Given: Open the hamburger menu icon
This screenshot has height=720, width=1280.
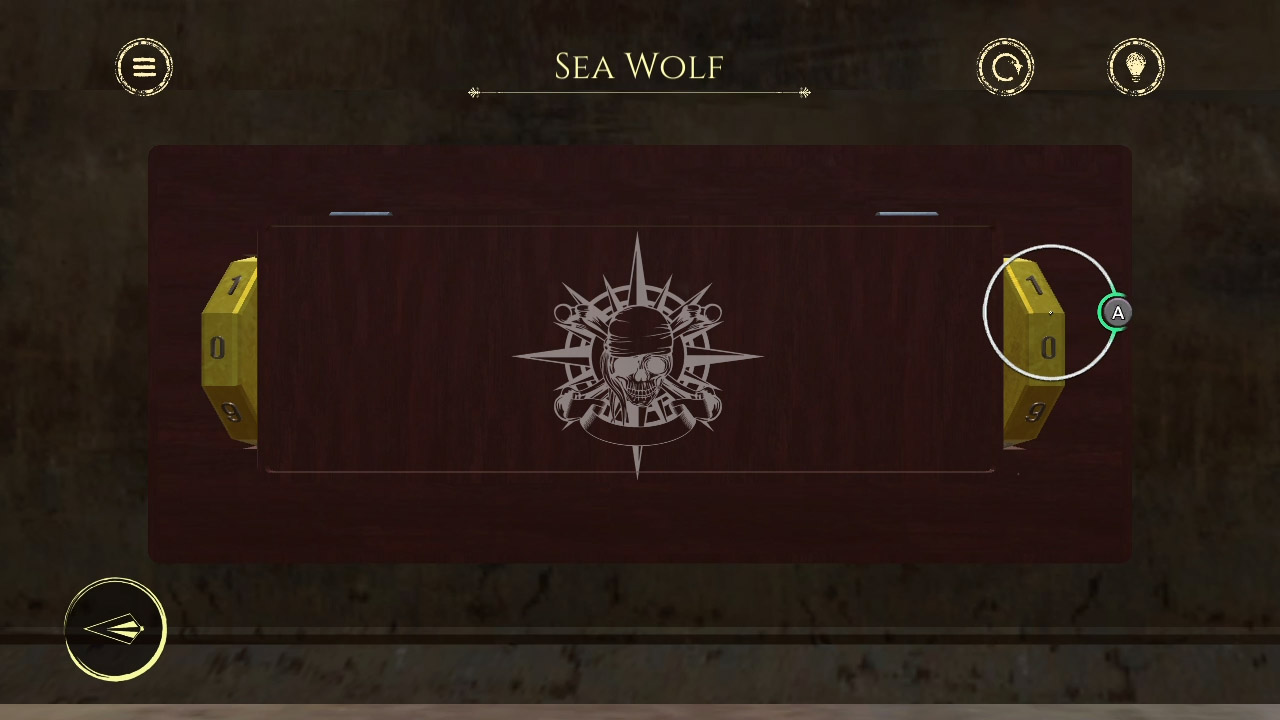Looking at the screenshot, I should (144, 66).
